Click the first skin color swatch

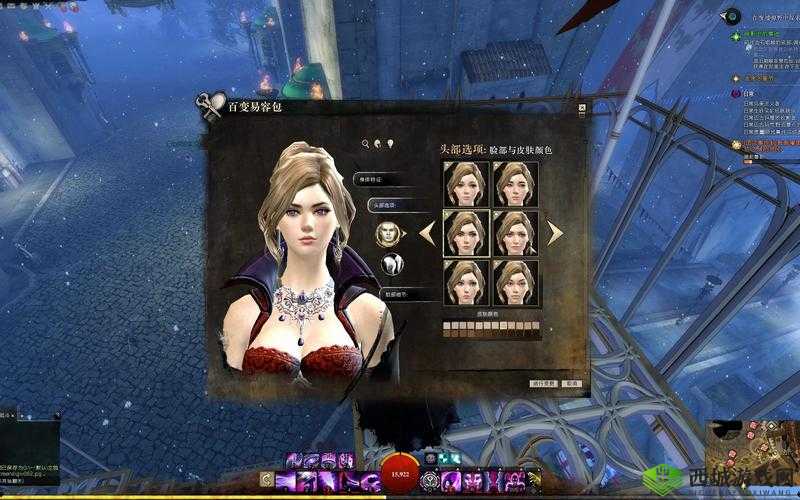446,325
